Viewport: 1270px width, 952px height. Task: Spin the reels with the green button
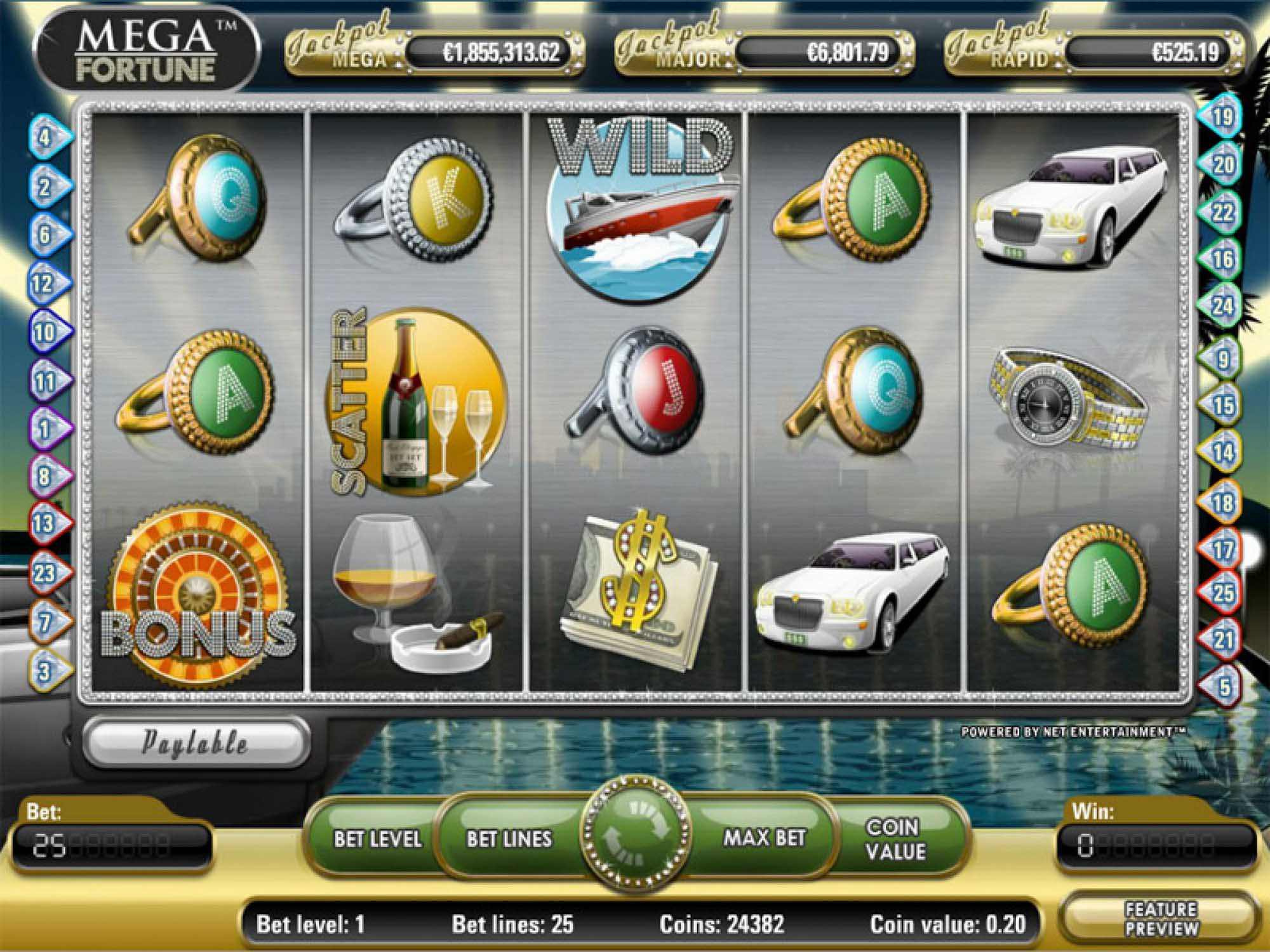636,839
